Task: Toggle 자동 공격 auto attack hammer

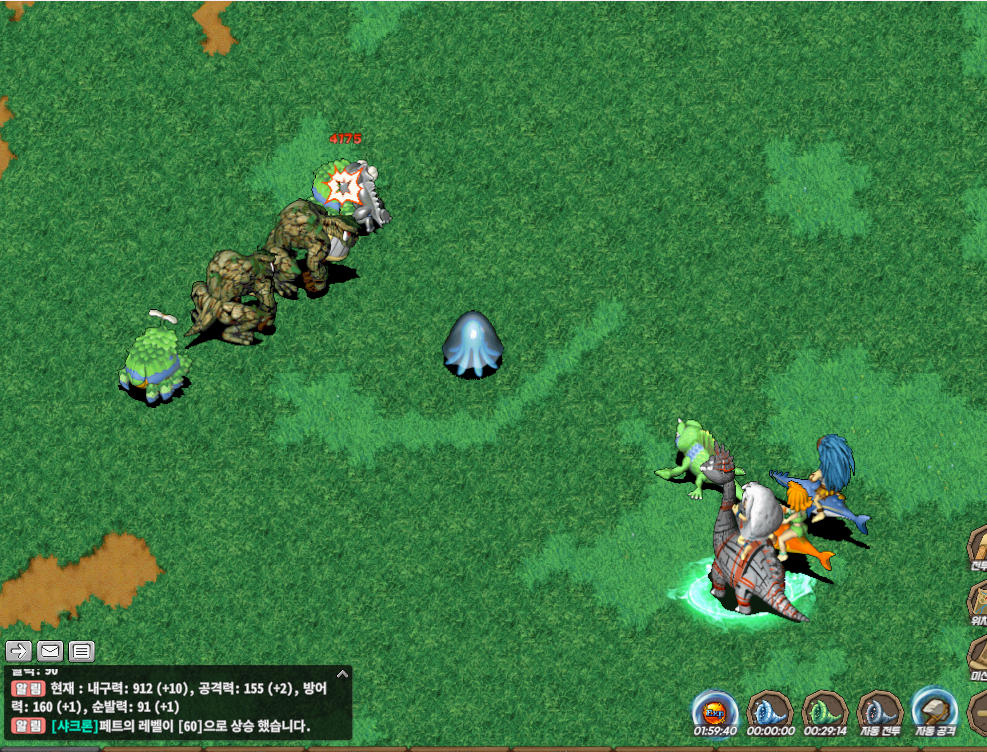Action: (x=934, y=711)
